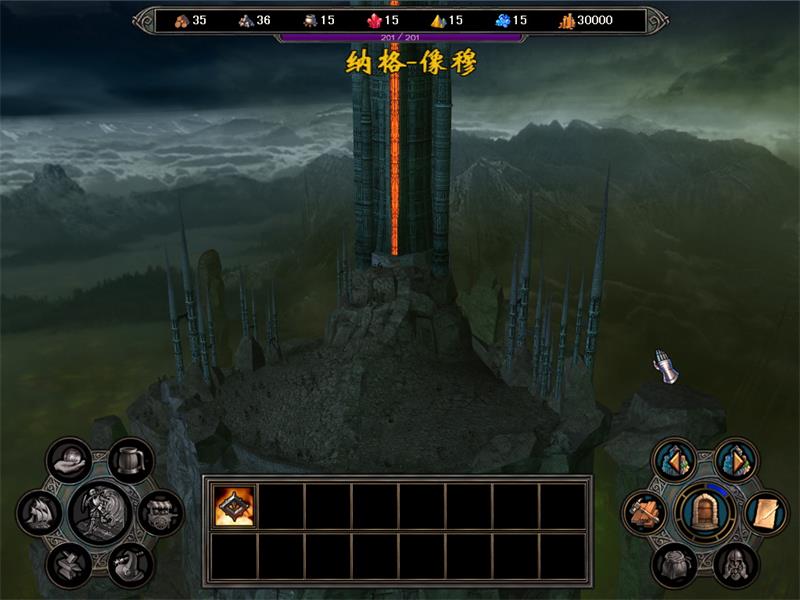Open the crystal orb in hand building
The height and width of the screenshot is (600, 800).
point(68,462)
